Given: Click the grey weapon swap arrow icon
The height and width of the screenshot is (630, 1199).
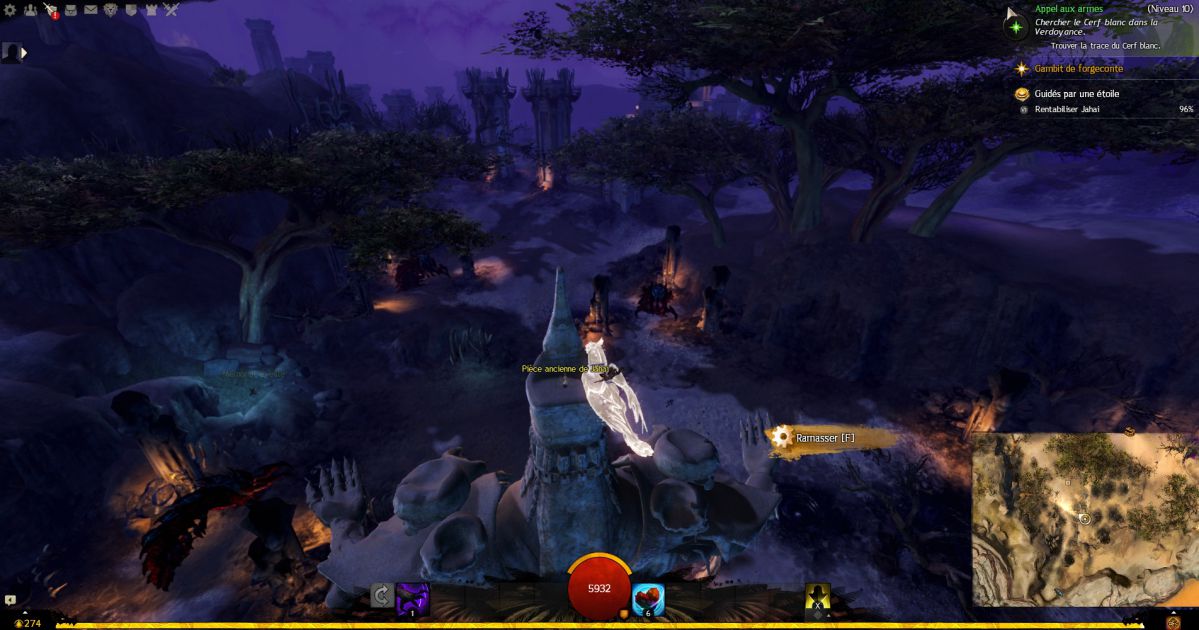Looking at the screenshot, I should pyautogui.click(x=381, y=596).
